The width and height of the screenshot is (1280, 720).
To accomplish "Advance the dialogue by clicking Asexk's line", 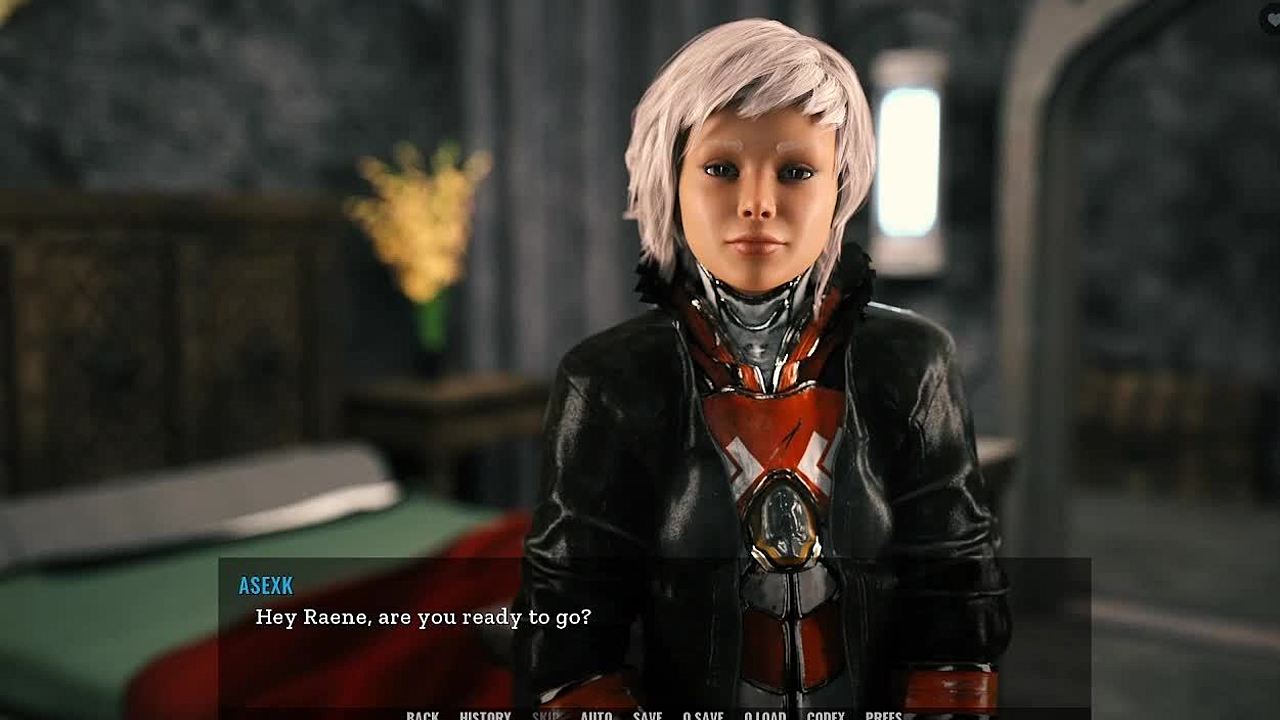I will (x=423, y=617).
